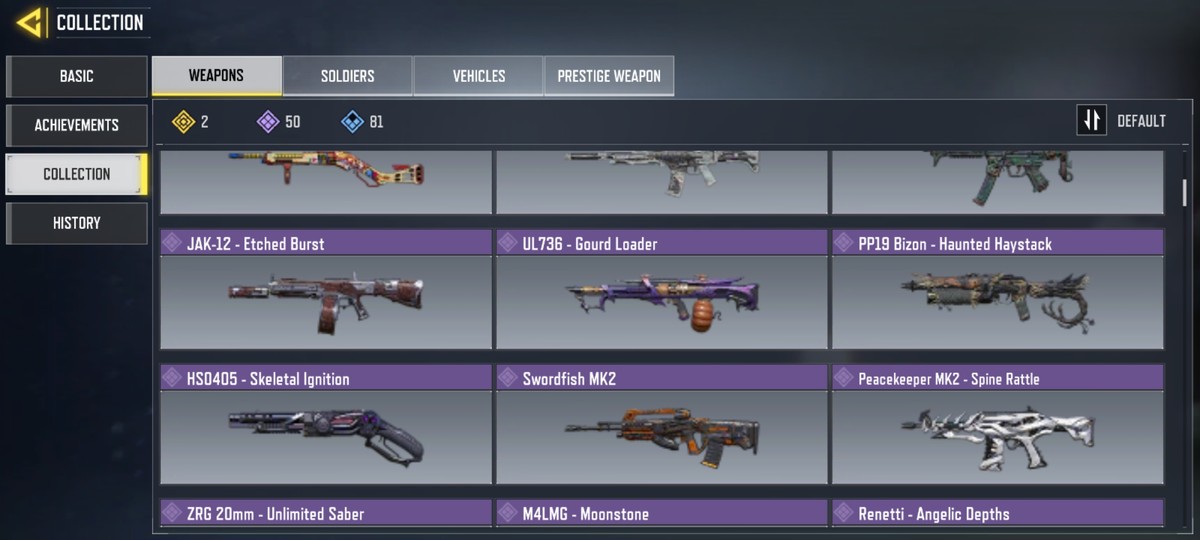Filter by epic purple rarity icon
The image size is (1200, 540).
pyautogui.click(x=268, y=122)
